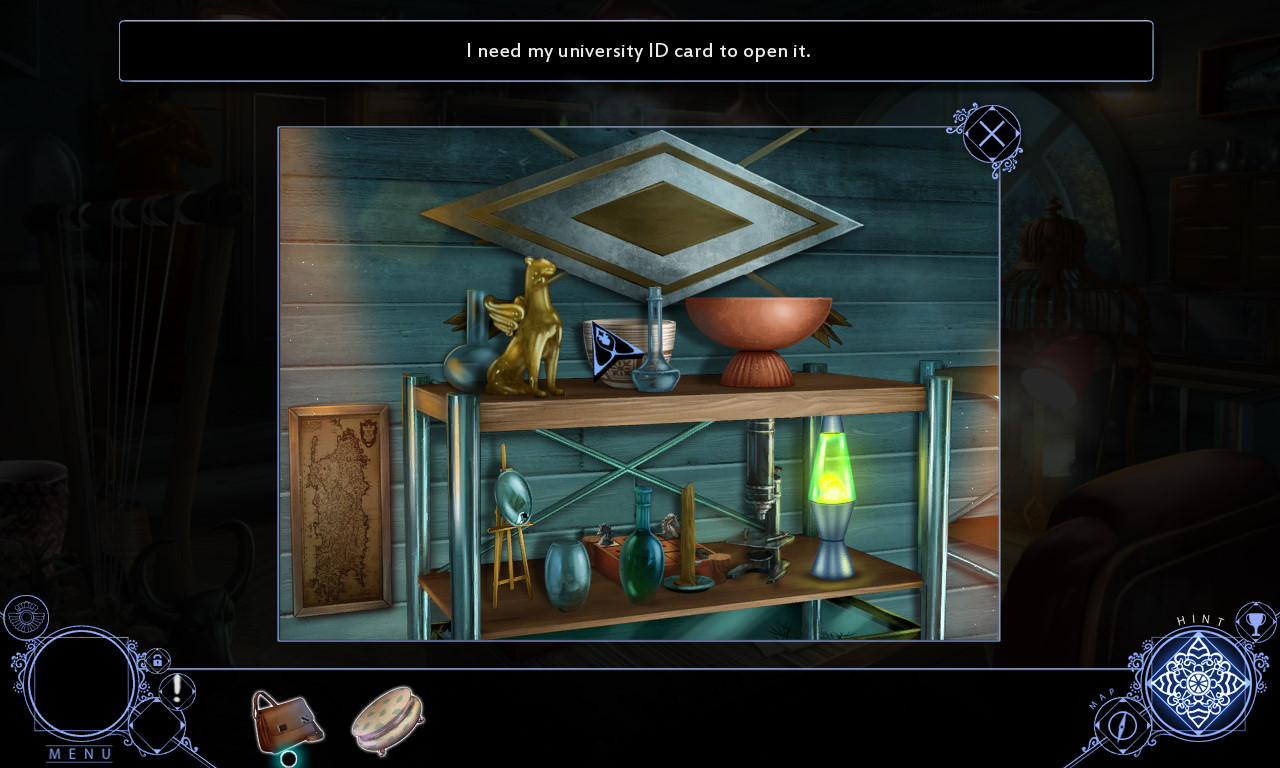Select the brown leather bag in inventory
Image resolution: width=1280 pixels, height=768 pixels.
[x=286, y=720]
